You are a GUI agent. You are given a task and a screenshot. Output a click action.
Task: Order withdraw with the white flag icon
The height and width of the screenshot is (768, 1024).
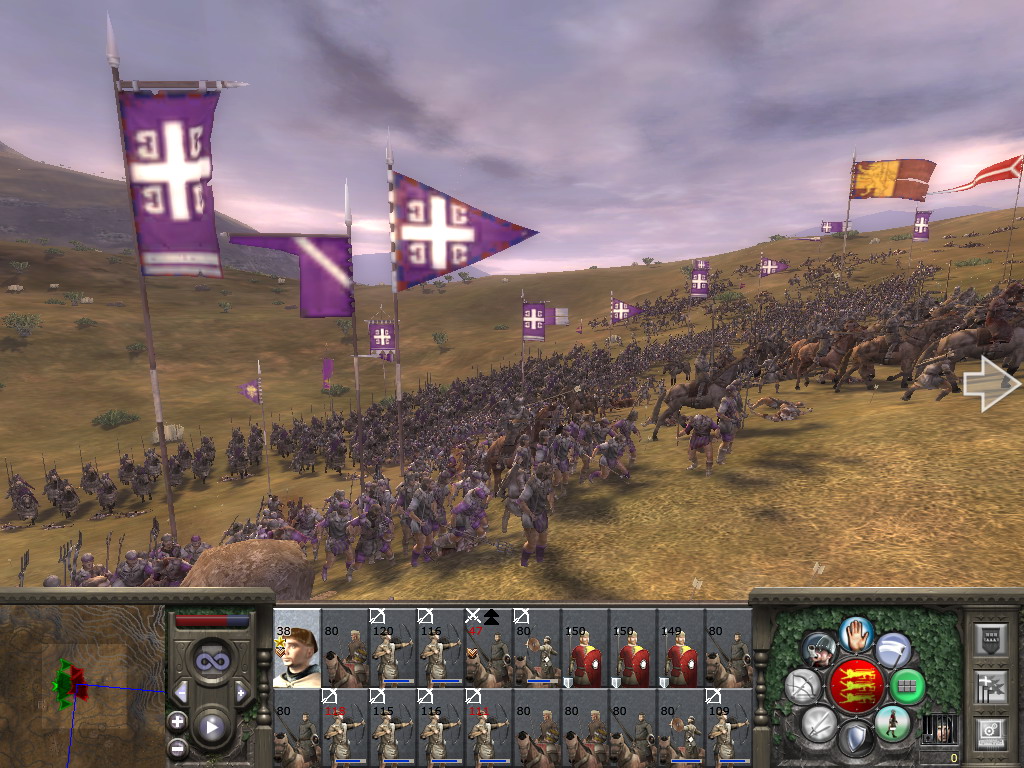[893, 651]
